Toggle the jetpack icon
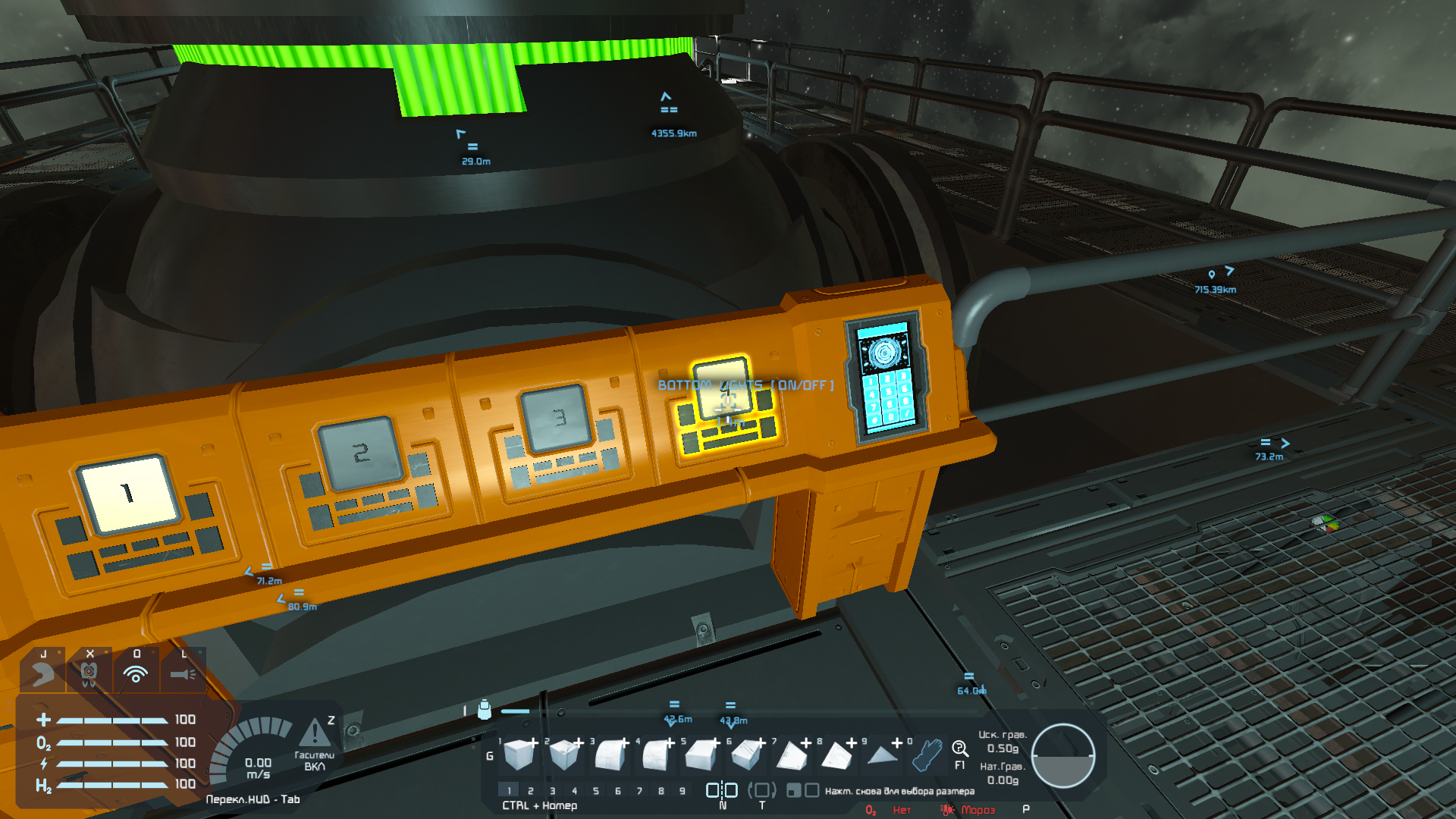1456x819 pixels. click(42, 673)
